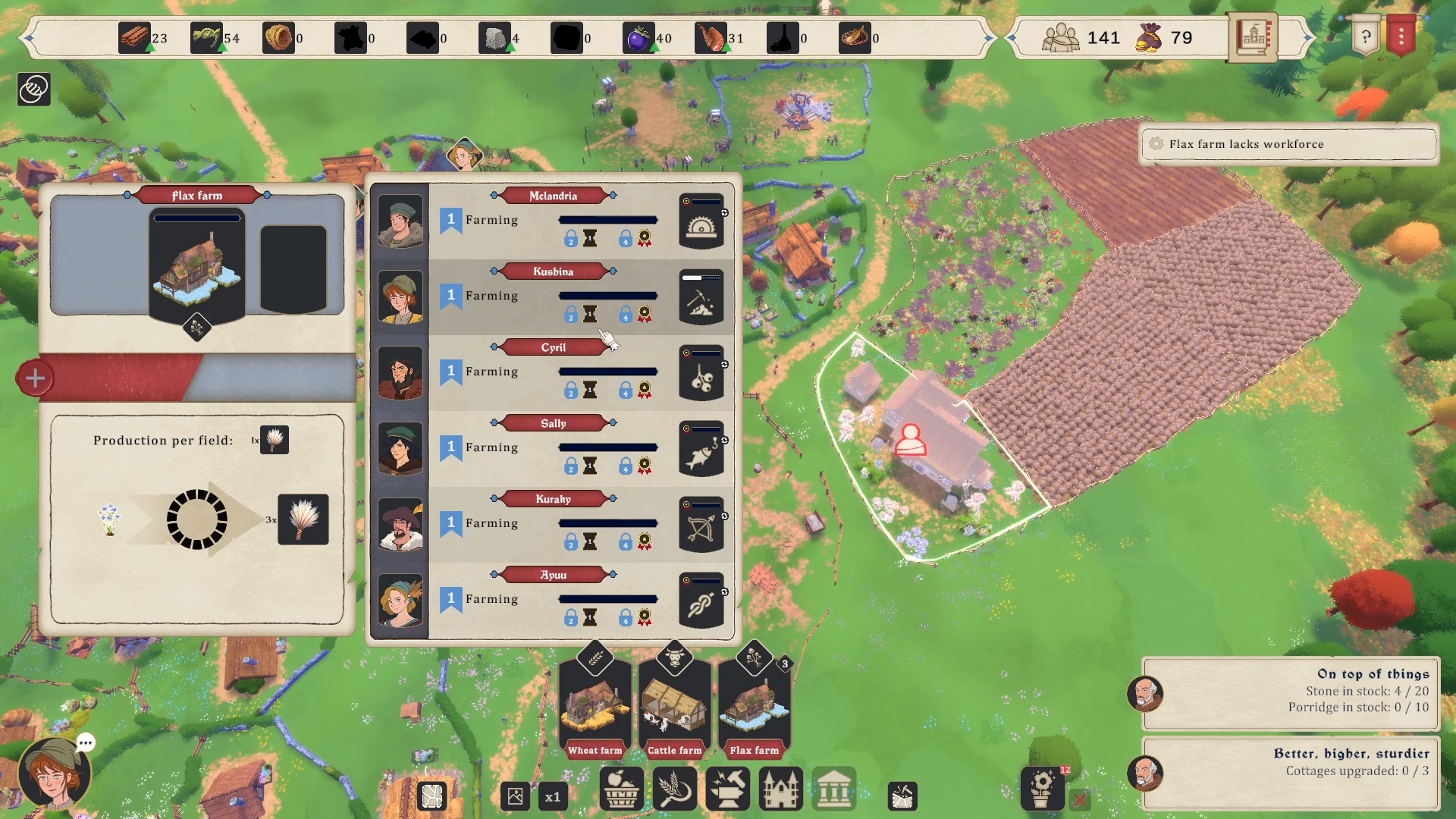This screenshot has width=1456, height=819.
Task: Open the red three-dot options banner
Action: coord(1401,36)
